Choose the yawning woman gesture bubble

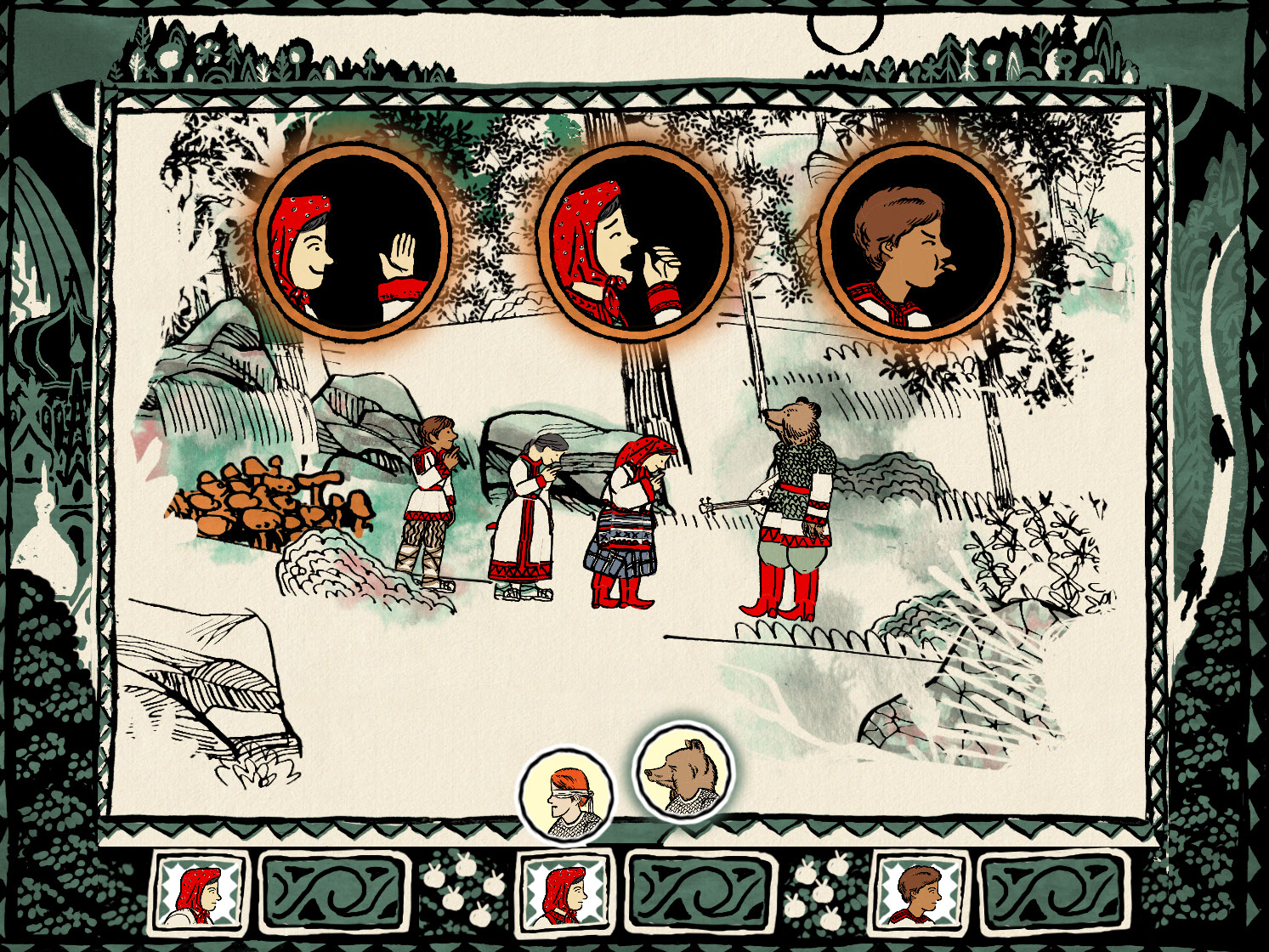click(634, 244)
